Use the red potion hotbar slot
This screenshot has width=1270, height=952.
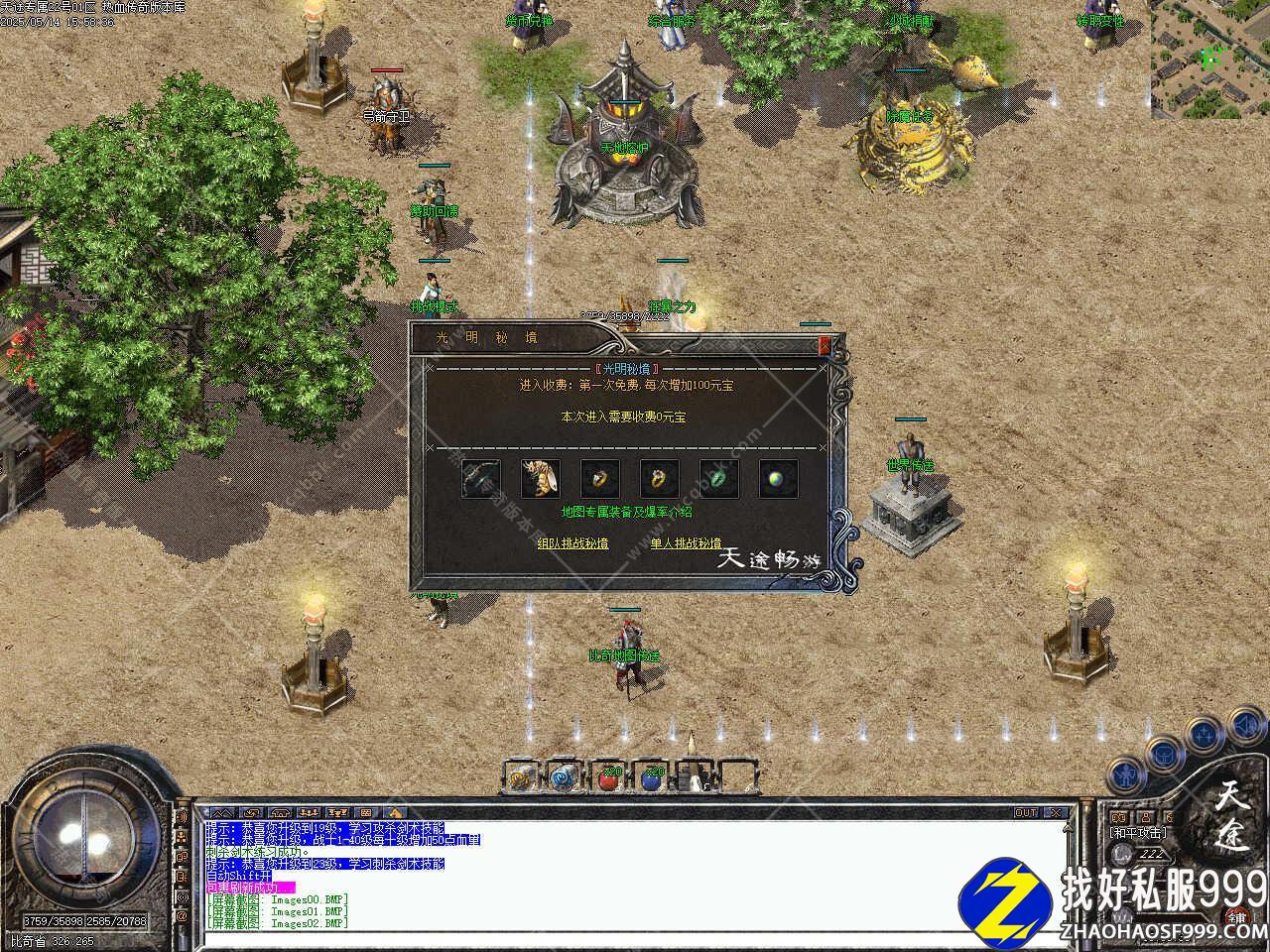pos(608,778)
